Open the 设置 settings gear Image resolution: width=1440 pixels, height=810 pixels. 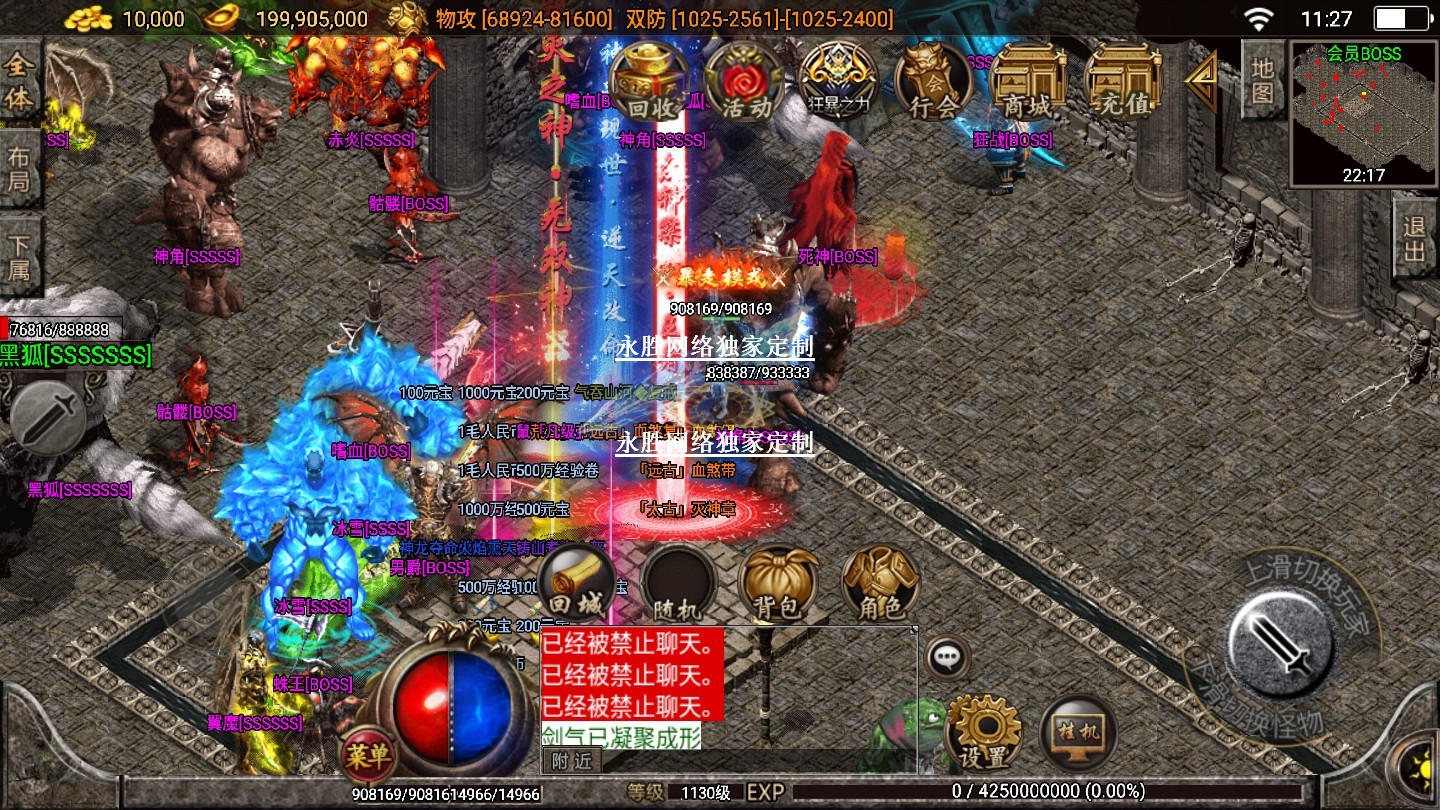point(982,733)
